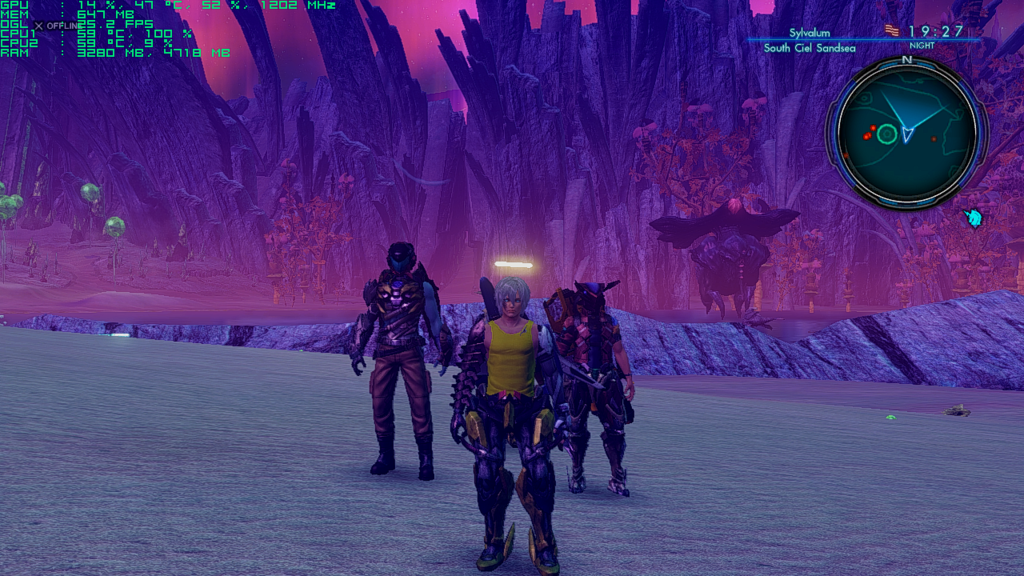Screen dimensions: 1024x576
Task: Click the white player arrow on minimap
Action: pyautogui.click(x=907, y=133)
